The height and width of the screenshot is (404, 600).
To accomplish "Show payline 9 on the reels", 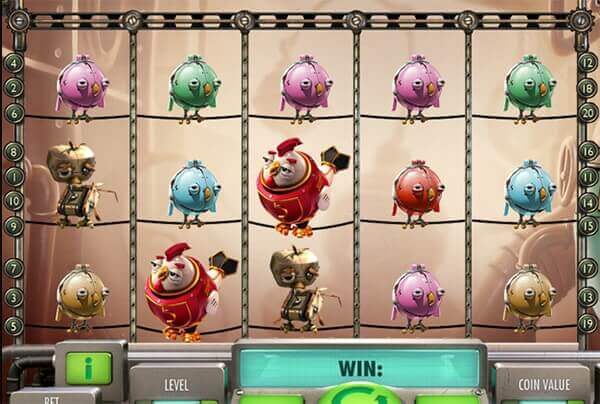I will pyautogui.click(x=13, y=226).
